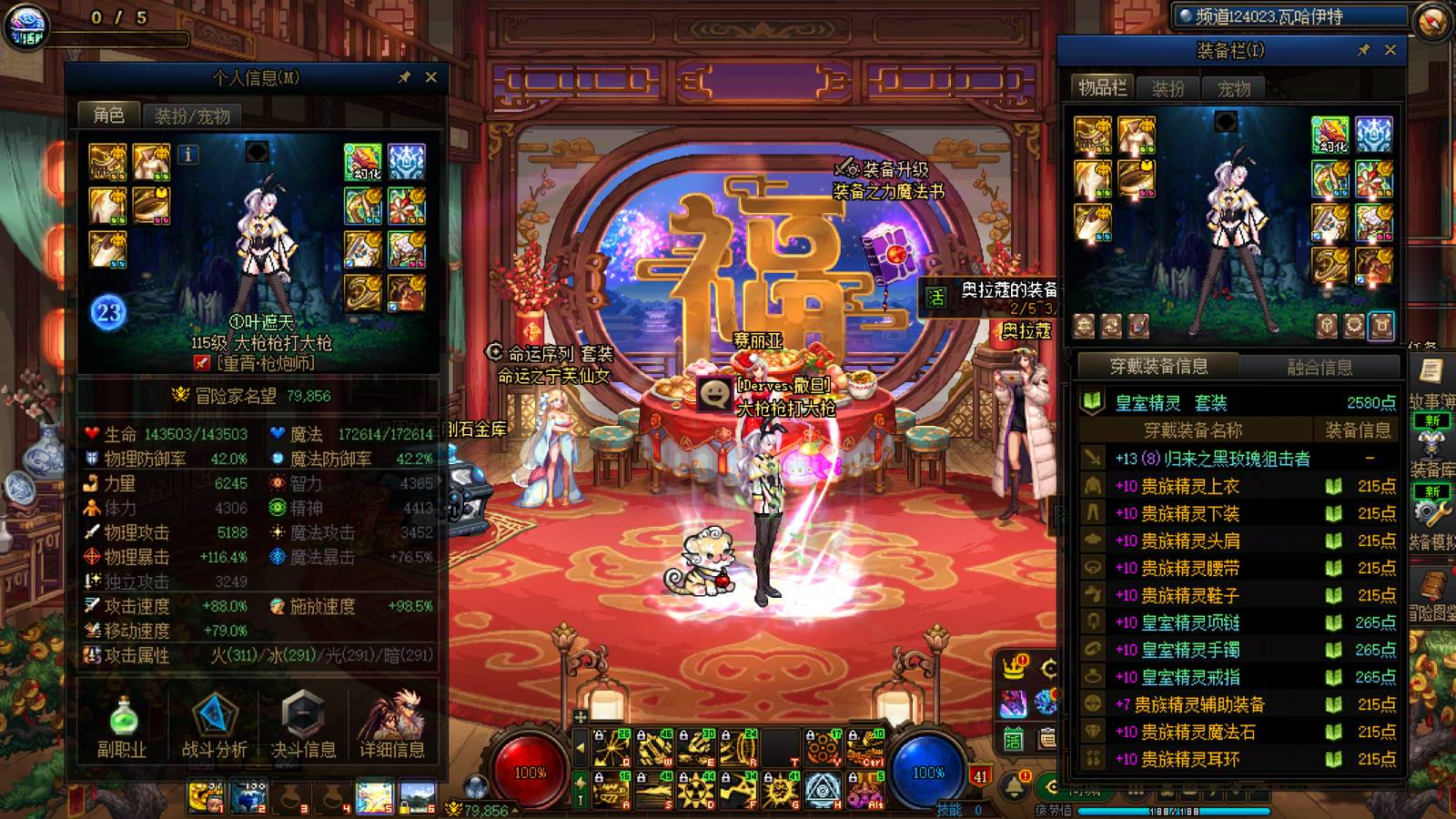Click the info icon beside character portrait
The image size is (1456, 819).
(x=188, y=154)
